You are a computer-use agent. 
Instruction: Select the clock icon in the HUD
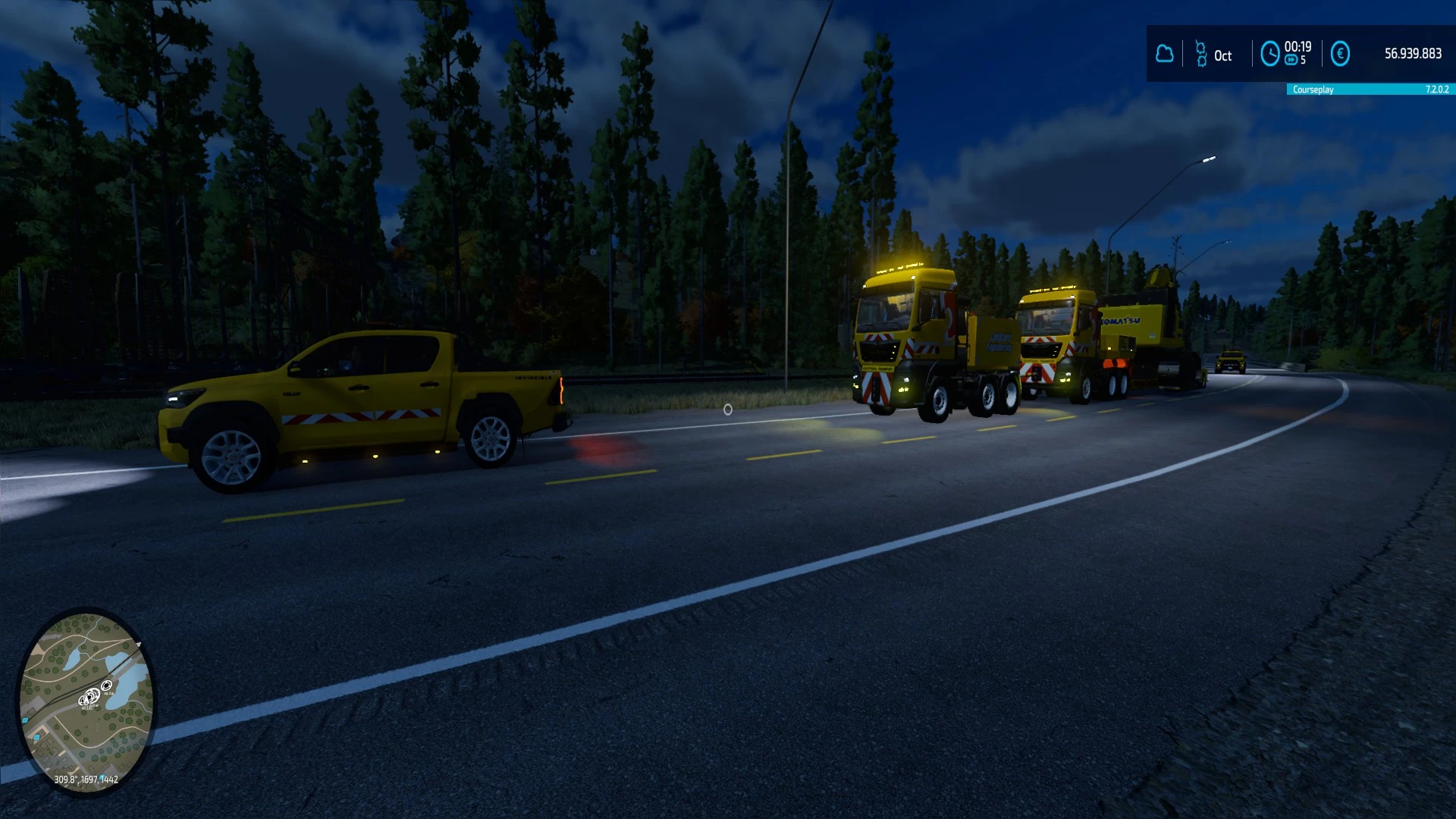(x=1270, y=53)
